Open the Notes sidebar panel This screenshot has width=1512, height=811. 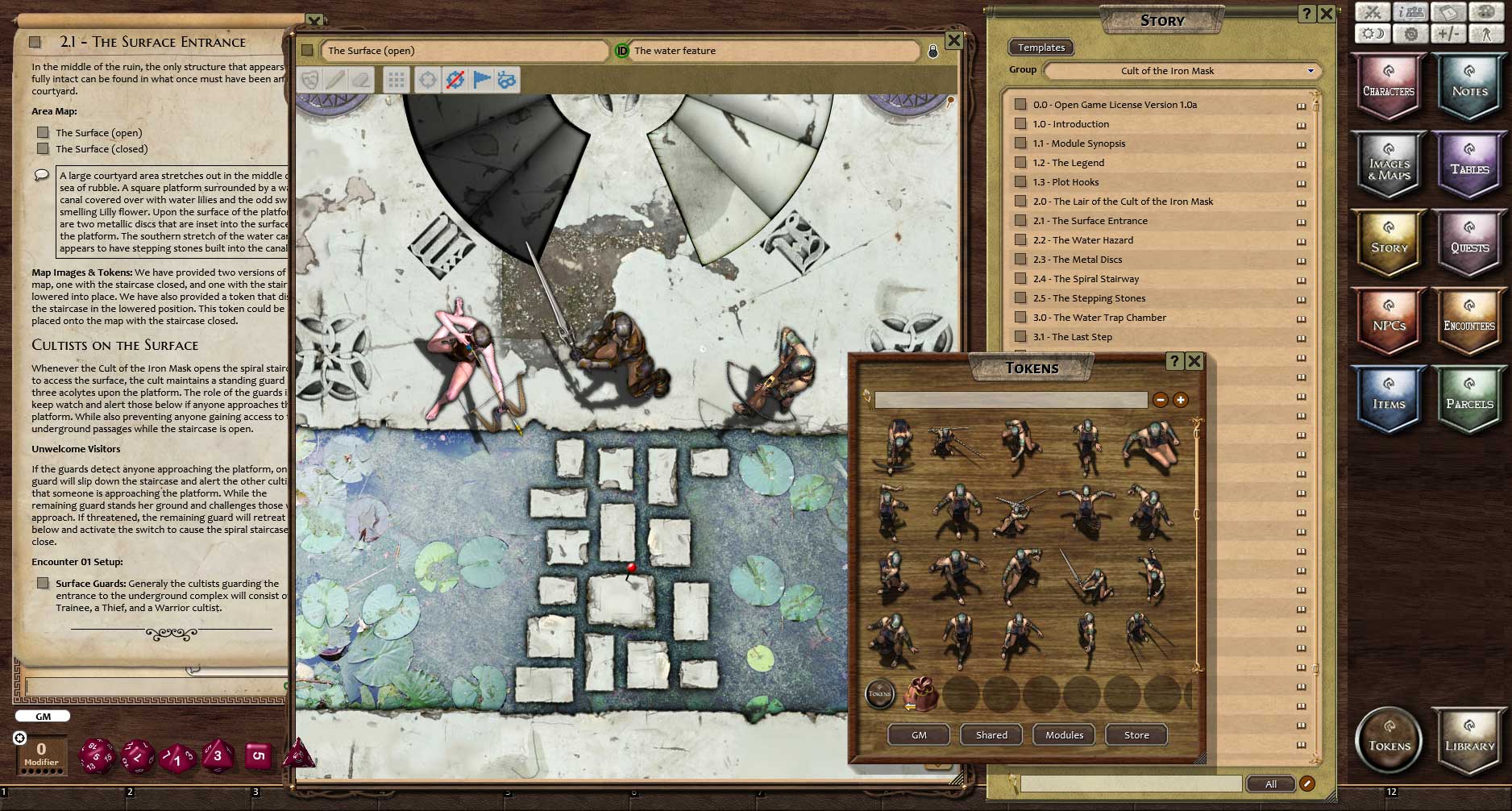(1469, 87)
